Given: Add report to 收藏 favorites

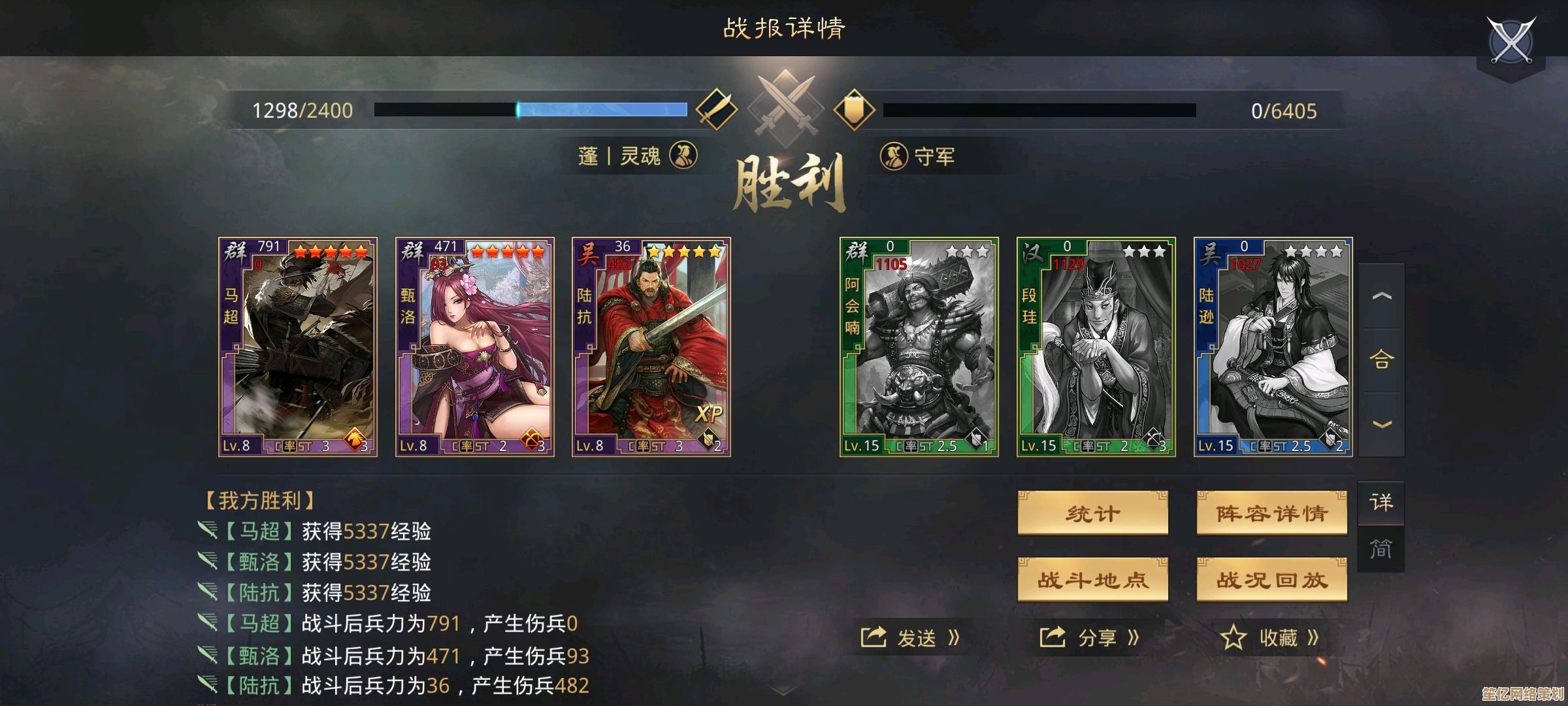Looking at the screenshot, I should [1269, 637].
